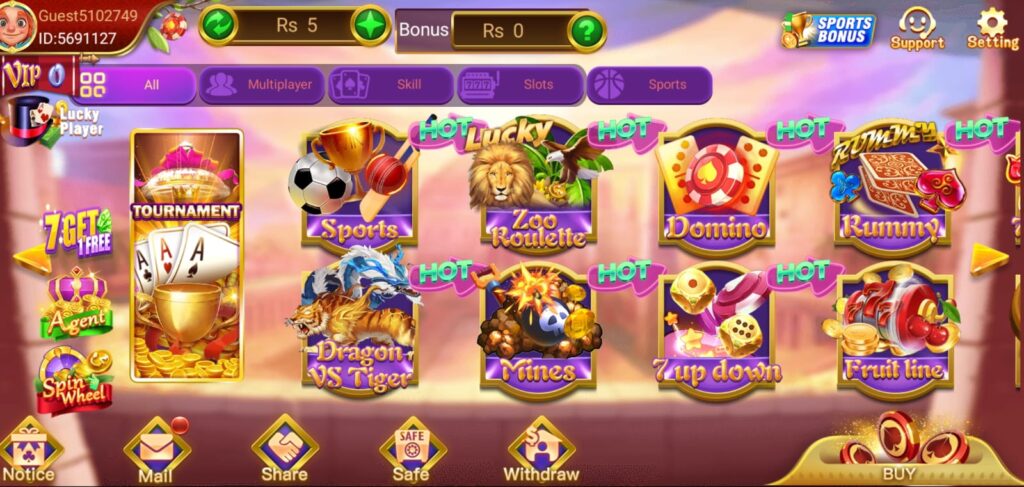Play the Domino game
This screenshot has height=487, width=1024.
click(x=716, y=190)
